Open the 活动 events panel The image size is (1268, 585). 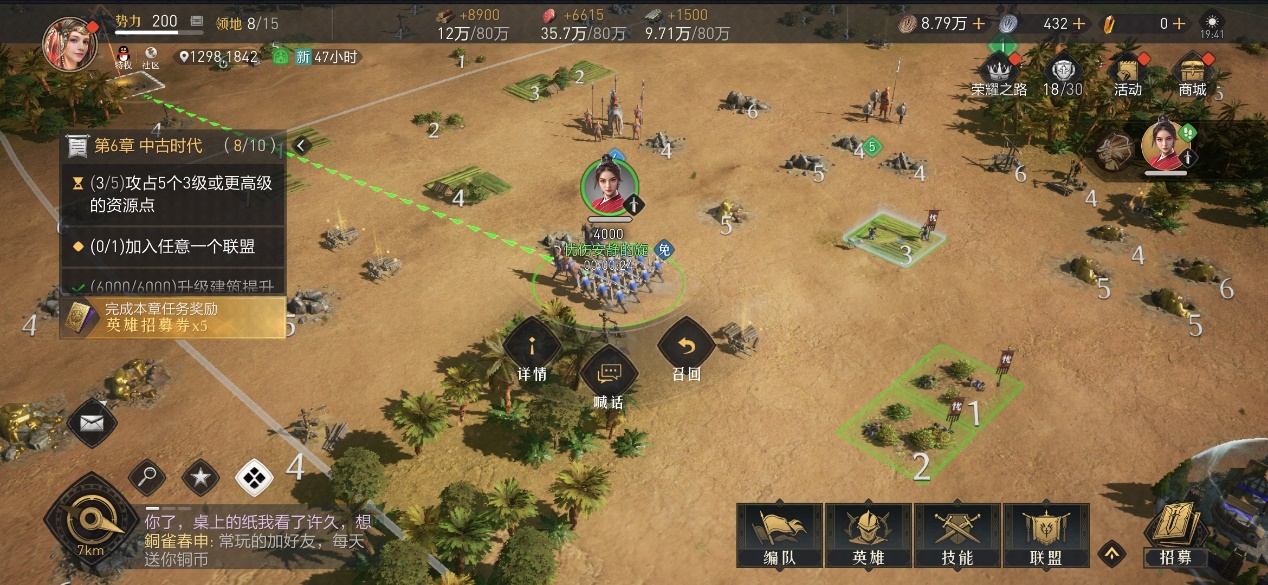[x=1128, y=72]
